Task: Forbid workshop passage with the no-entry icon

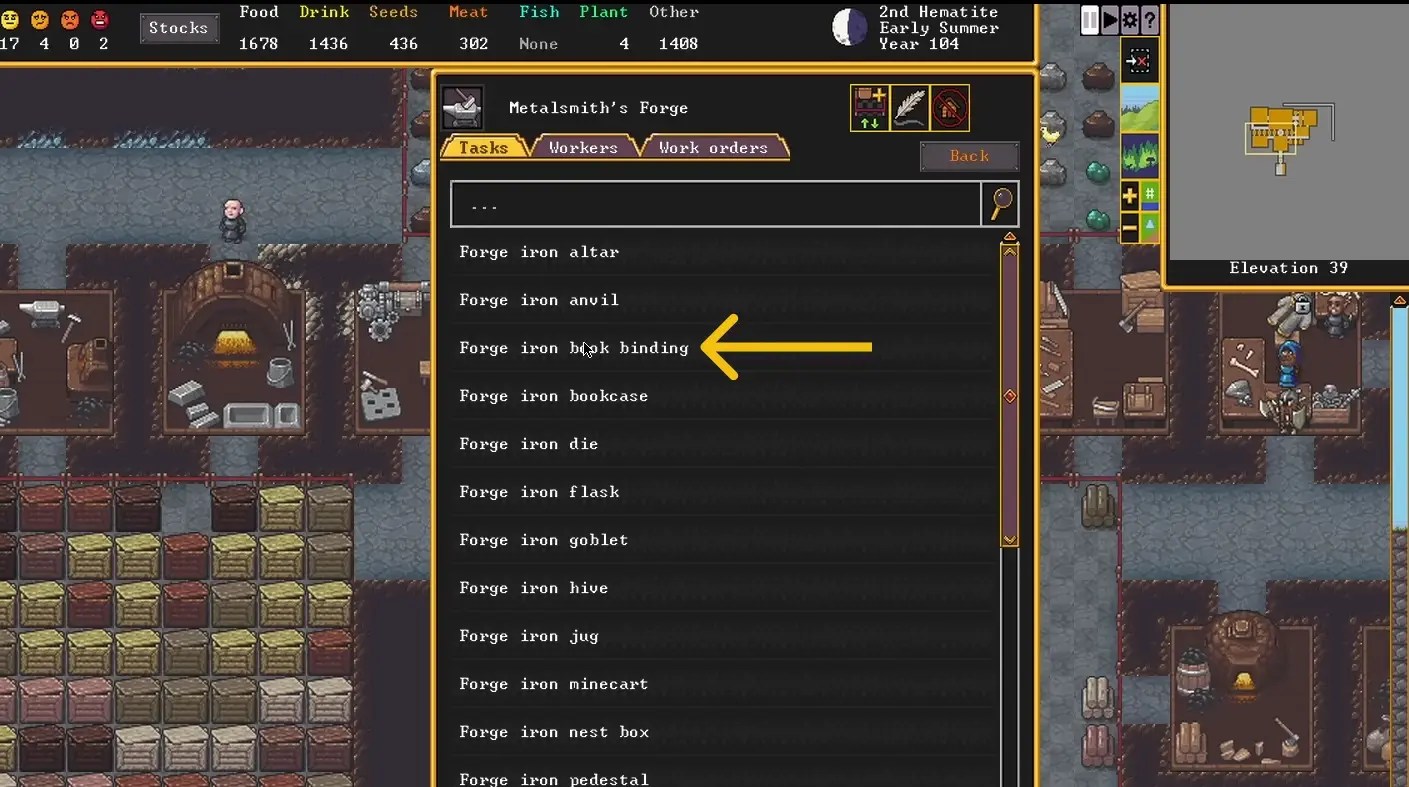Action: 949,108
